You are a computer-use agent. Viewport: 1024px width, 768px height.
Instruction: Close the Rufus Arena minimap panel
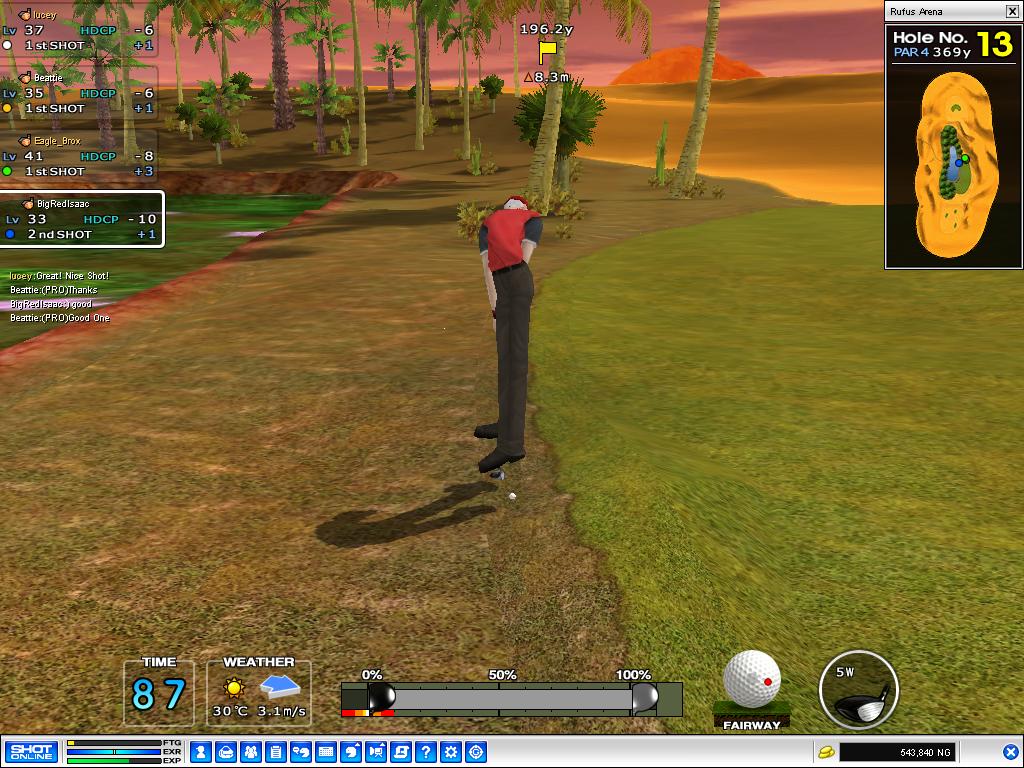point(1011,12)
